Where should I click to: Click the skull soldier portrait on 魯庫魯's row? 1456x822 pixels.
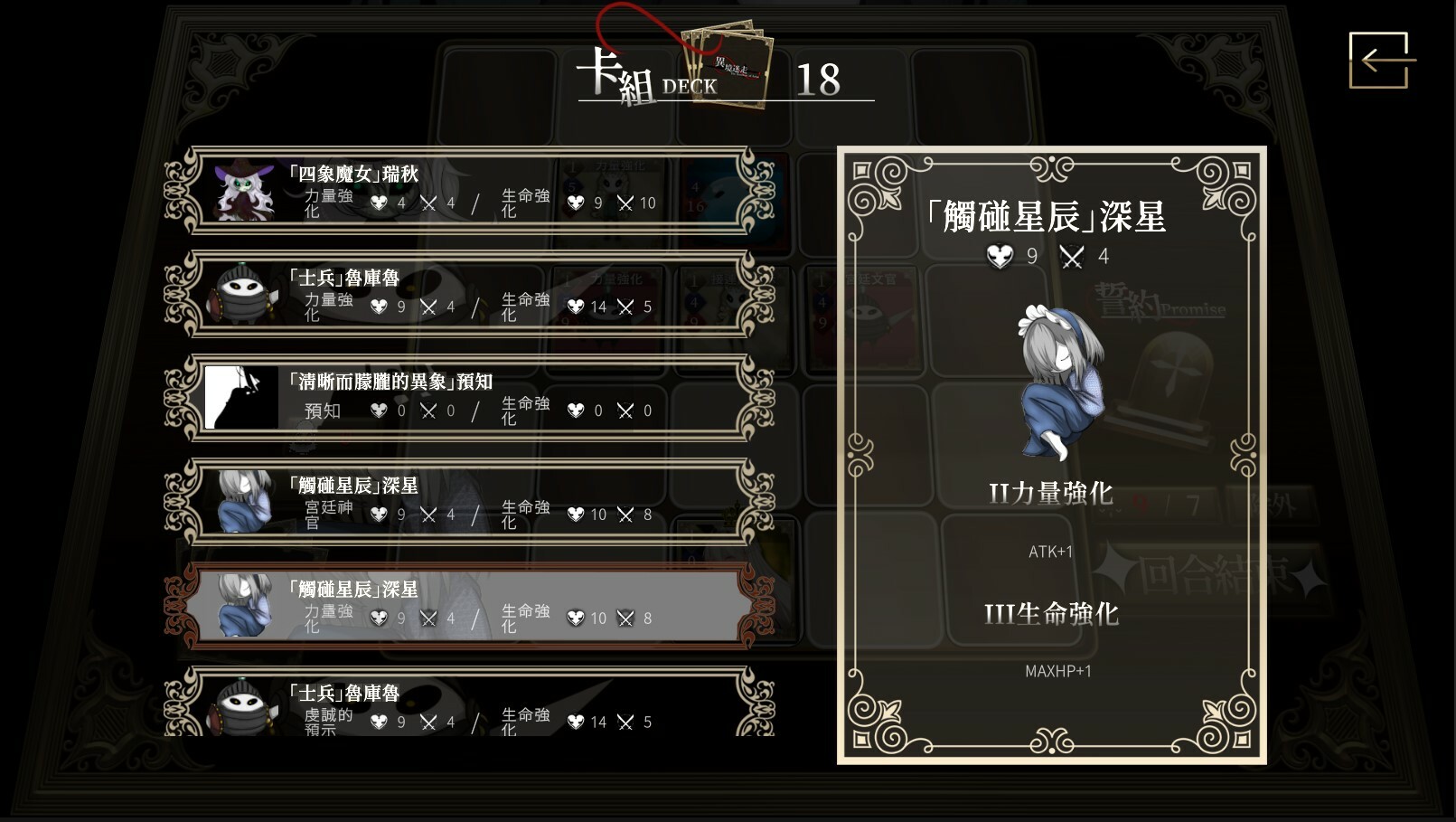point(240,295)
